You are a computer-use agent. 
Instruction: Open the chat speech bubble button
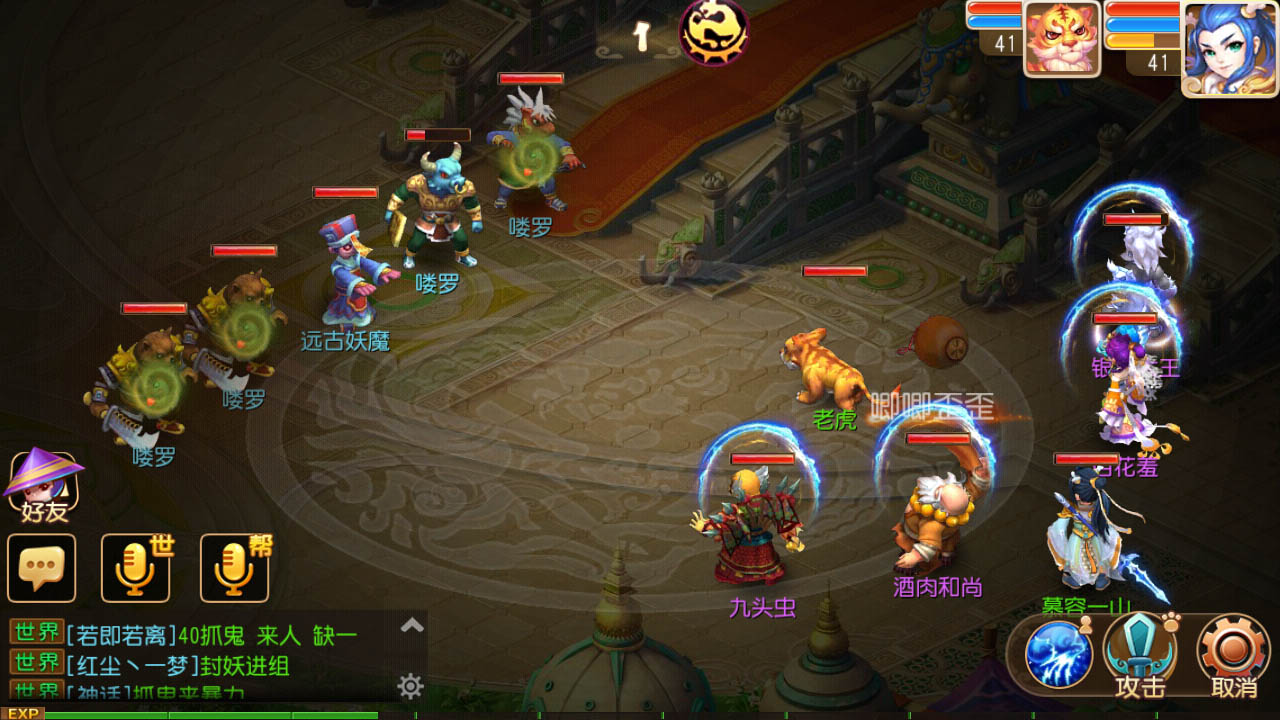pos(42,568)
